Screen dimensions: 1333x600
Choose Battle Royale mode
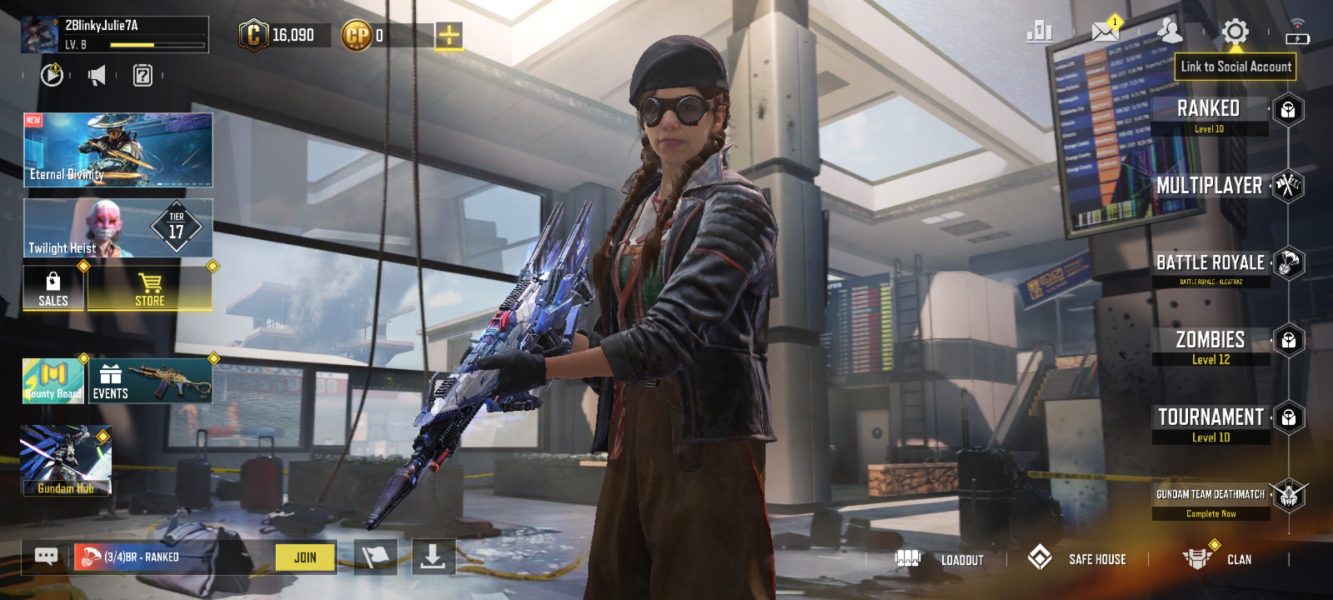(1210, 263)
